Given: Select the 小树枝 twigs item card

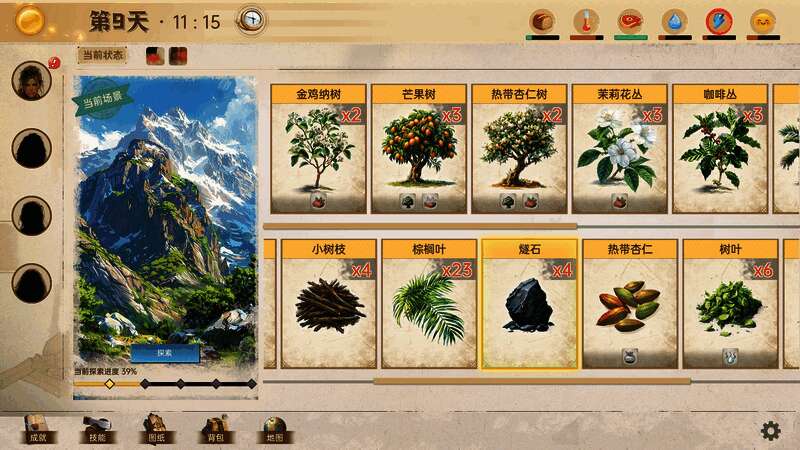Looking at the screenshot, I should point(328,304).
